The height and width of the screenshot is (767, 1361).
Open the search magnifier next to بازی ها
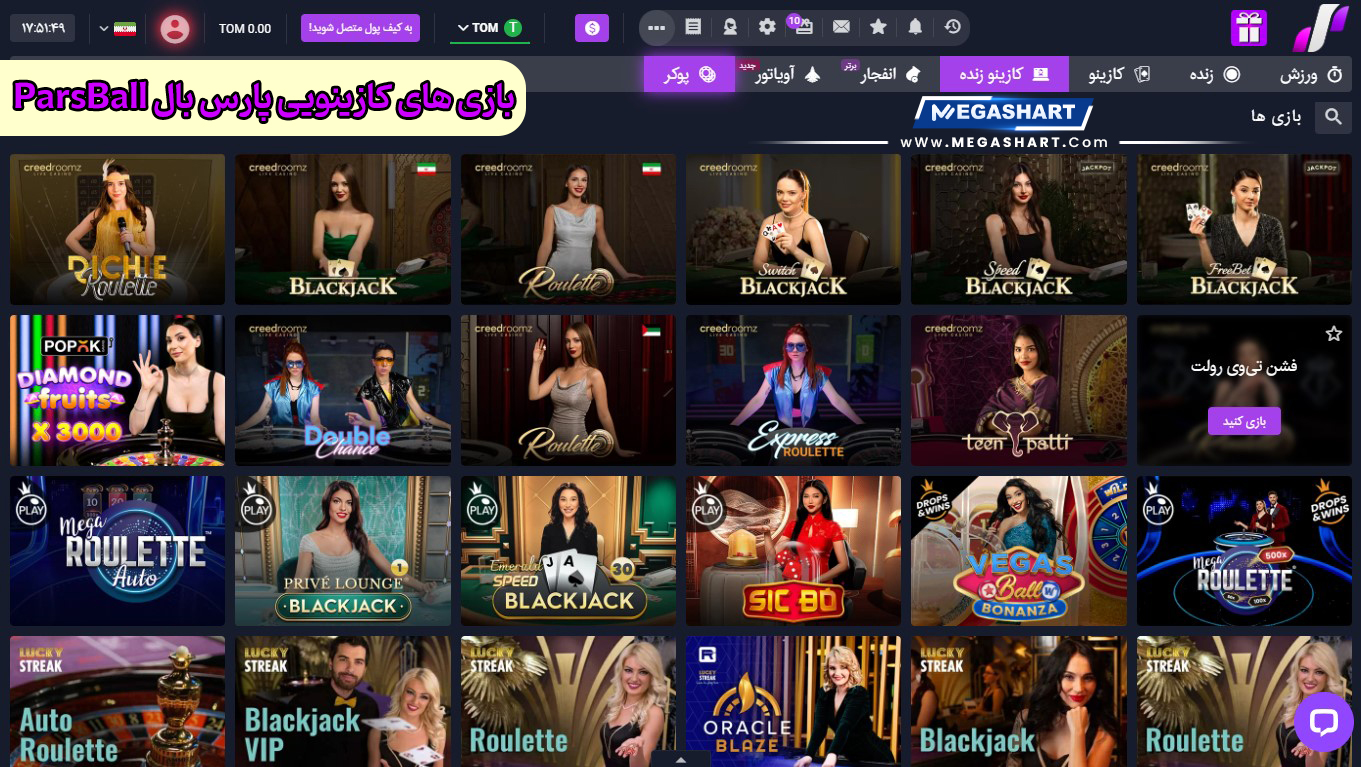(x=1333, y=117)
